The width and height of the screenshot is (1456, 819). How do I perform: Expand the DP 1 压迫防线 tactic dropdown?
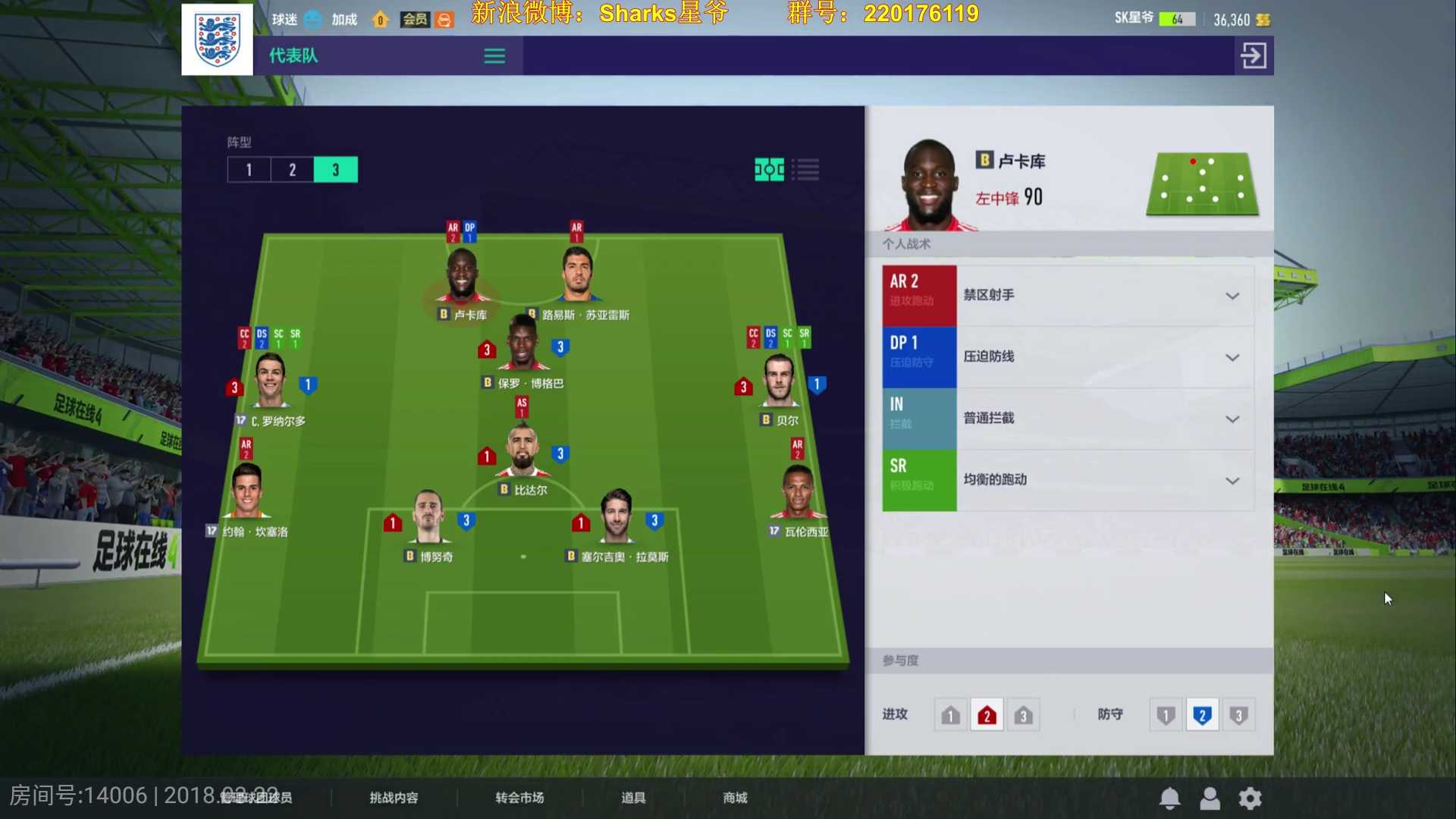click(x=1233, y=357)
